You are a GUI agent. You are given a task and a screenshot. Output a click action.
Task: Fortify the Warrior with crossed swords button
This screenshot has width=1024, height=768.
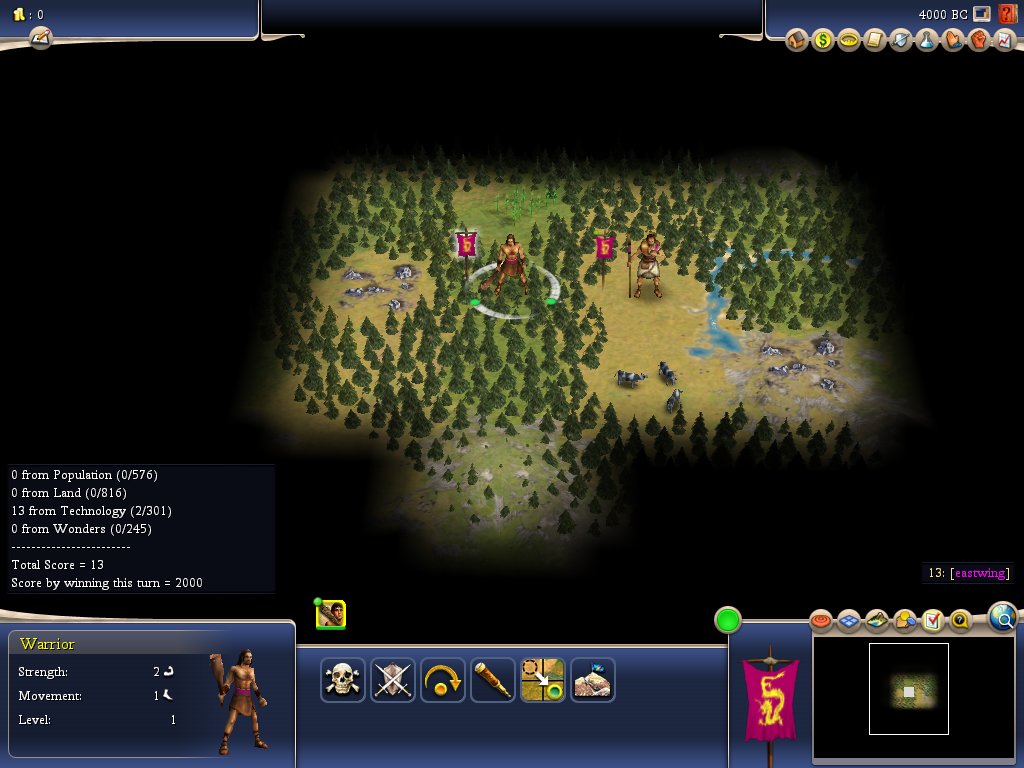tap(393, 680)
